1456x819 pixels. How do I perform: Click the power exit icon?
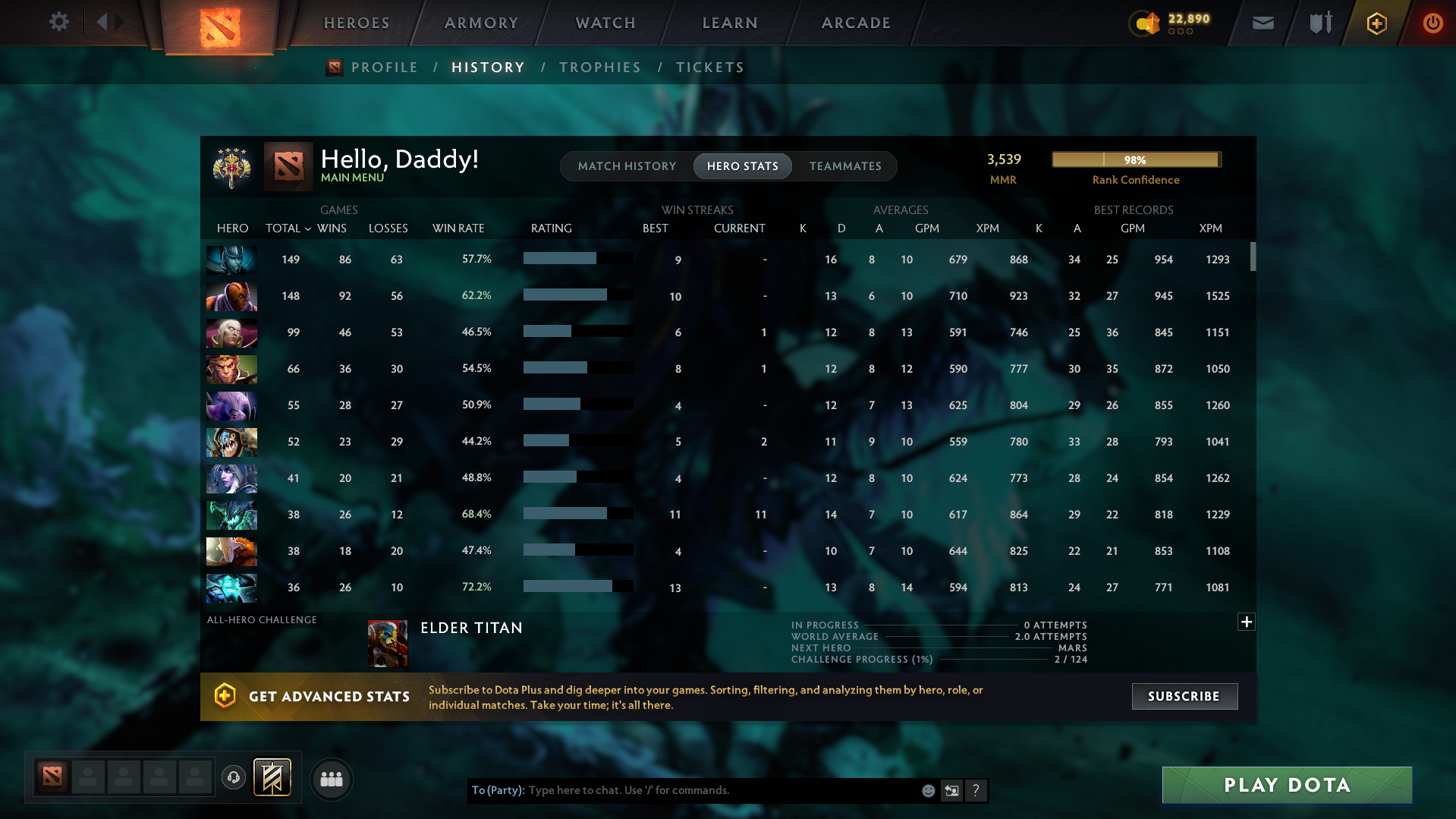(x=1432, y=23)
